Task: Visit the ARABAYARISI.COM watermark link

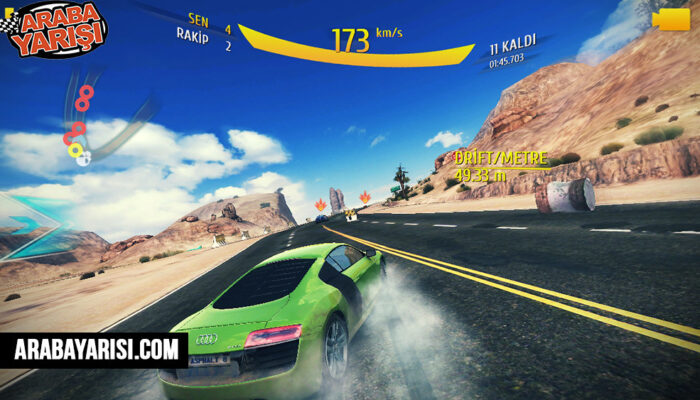Action: click(96, 350)
